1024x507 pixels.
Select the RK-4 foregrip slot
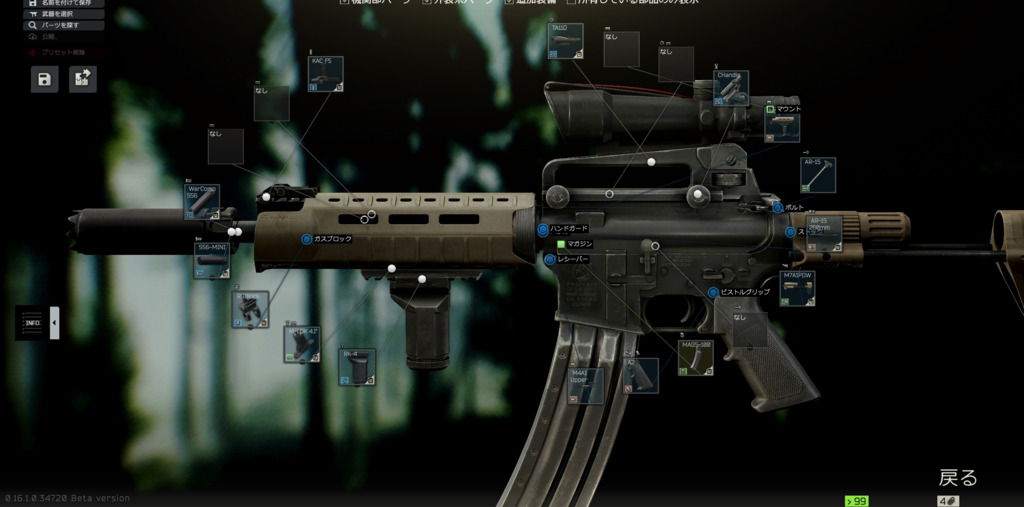pyautogui.click(x=357, y=367)
